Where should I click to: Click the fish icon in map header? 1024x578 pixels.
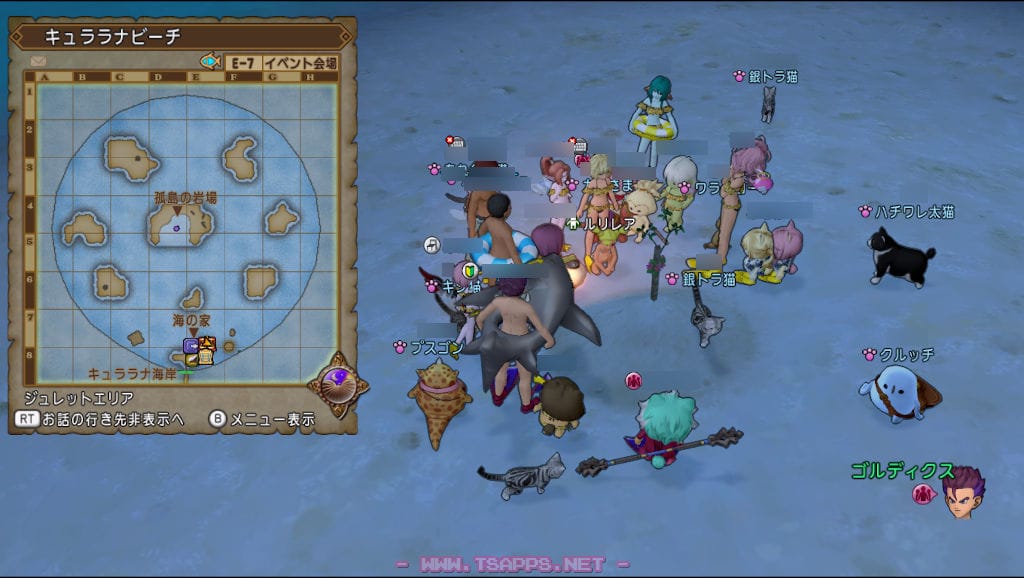coord(210,62)
